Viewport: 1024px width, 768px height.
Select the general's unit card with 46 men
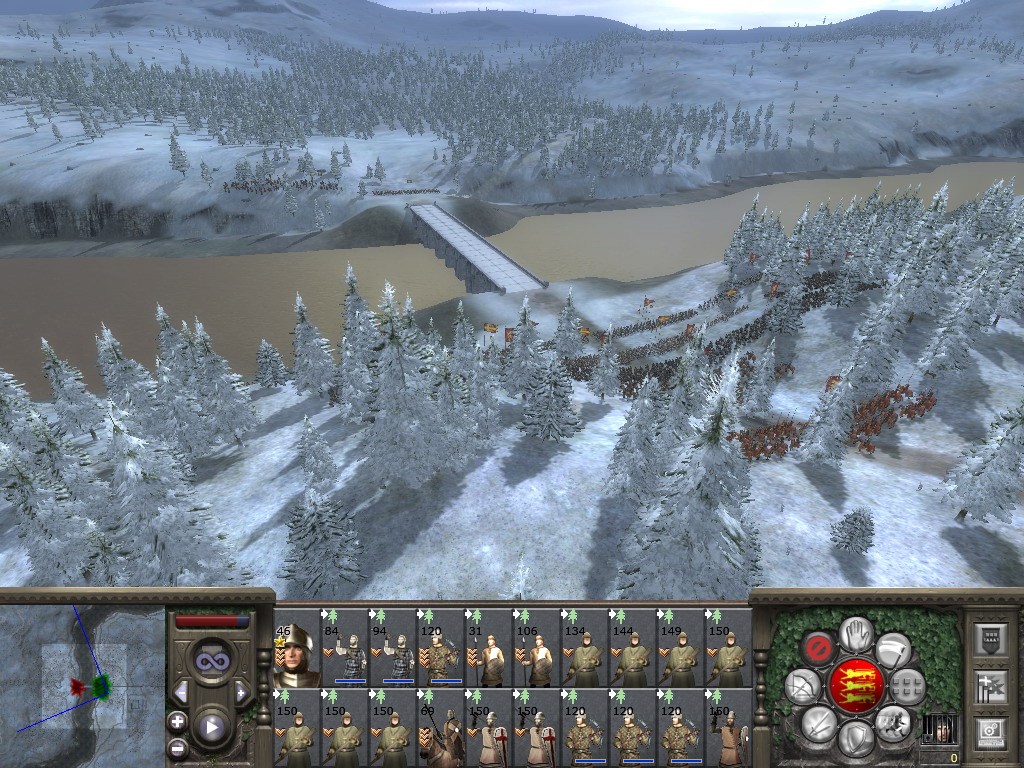[296, 657]
